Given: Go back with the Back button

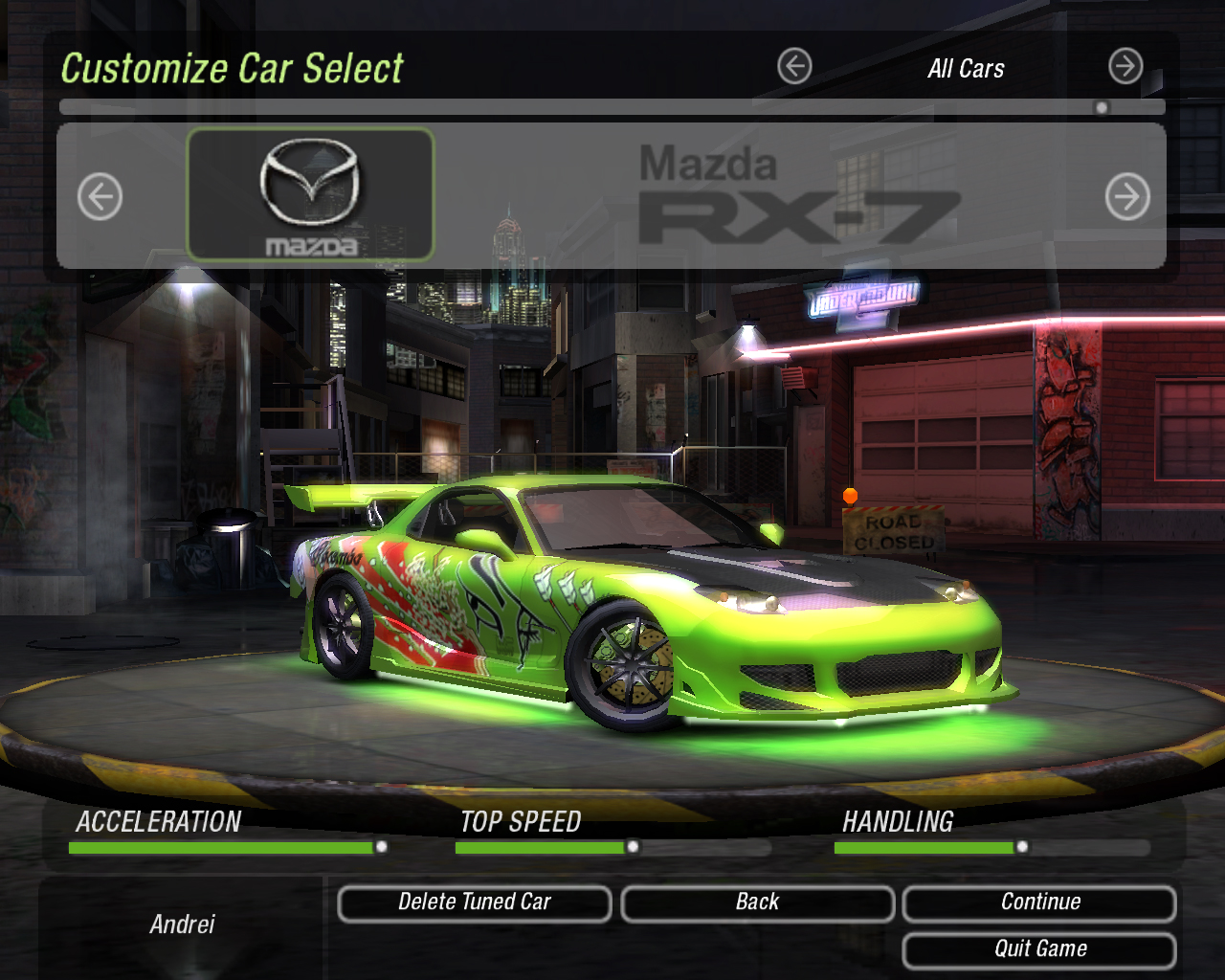Looking at the screenshot, I should coord(757,903).
